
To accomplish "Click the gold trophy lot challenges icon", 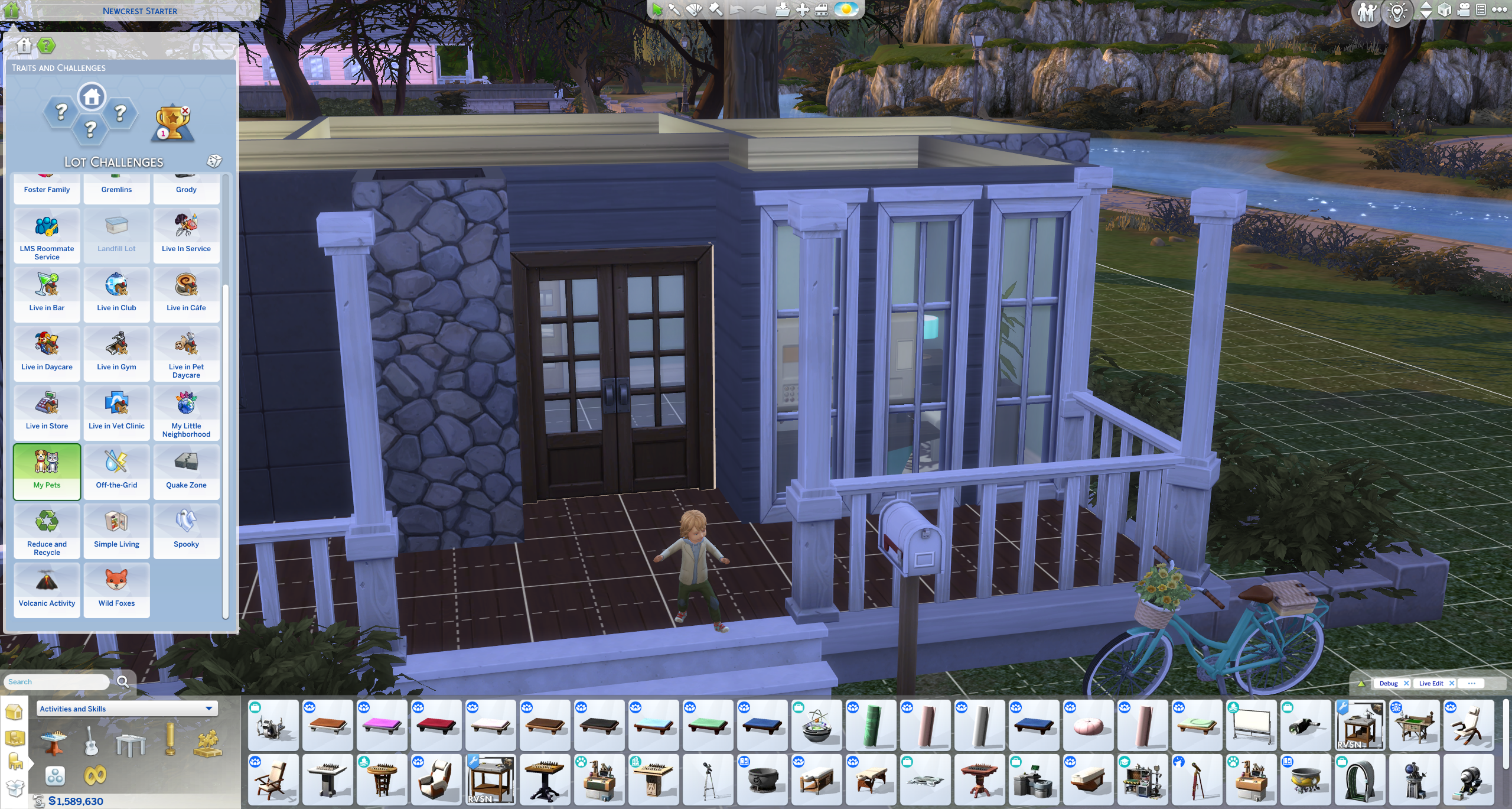I will (172, 124).
